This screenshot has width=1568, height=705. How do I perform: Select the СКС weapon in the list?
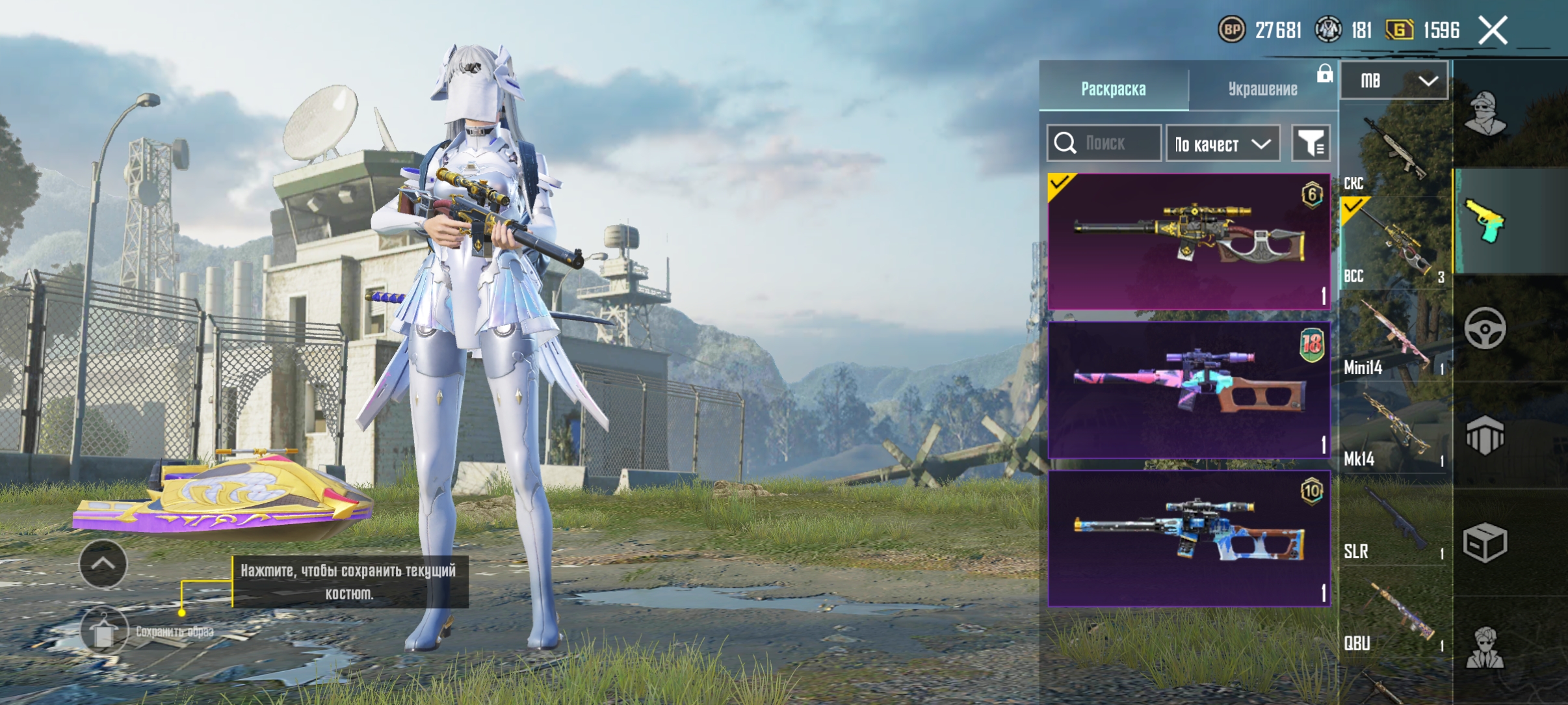(x=1394, y=151)
